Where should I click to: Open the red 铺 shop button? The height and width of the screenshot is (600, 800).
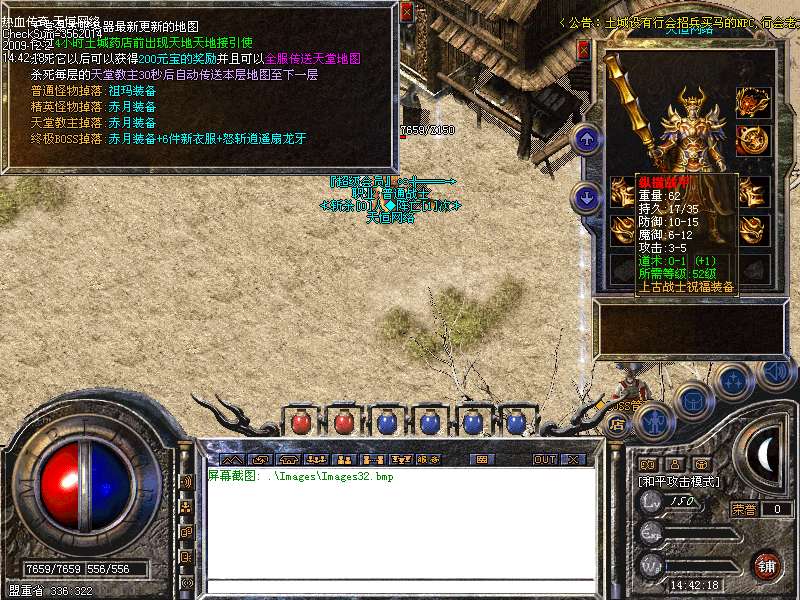tap(767, 565)
